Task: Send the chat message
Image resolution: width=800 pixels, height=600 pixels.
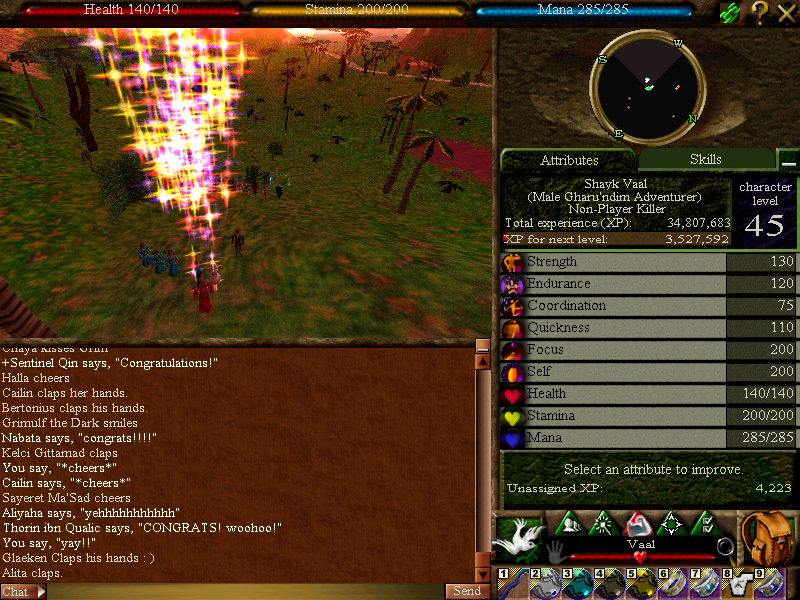Action: 467,591
